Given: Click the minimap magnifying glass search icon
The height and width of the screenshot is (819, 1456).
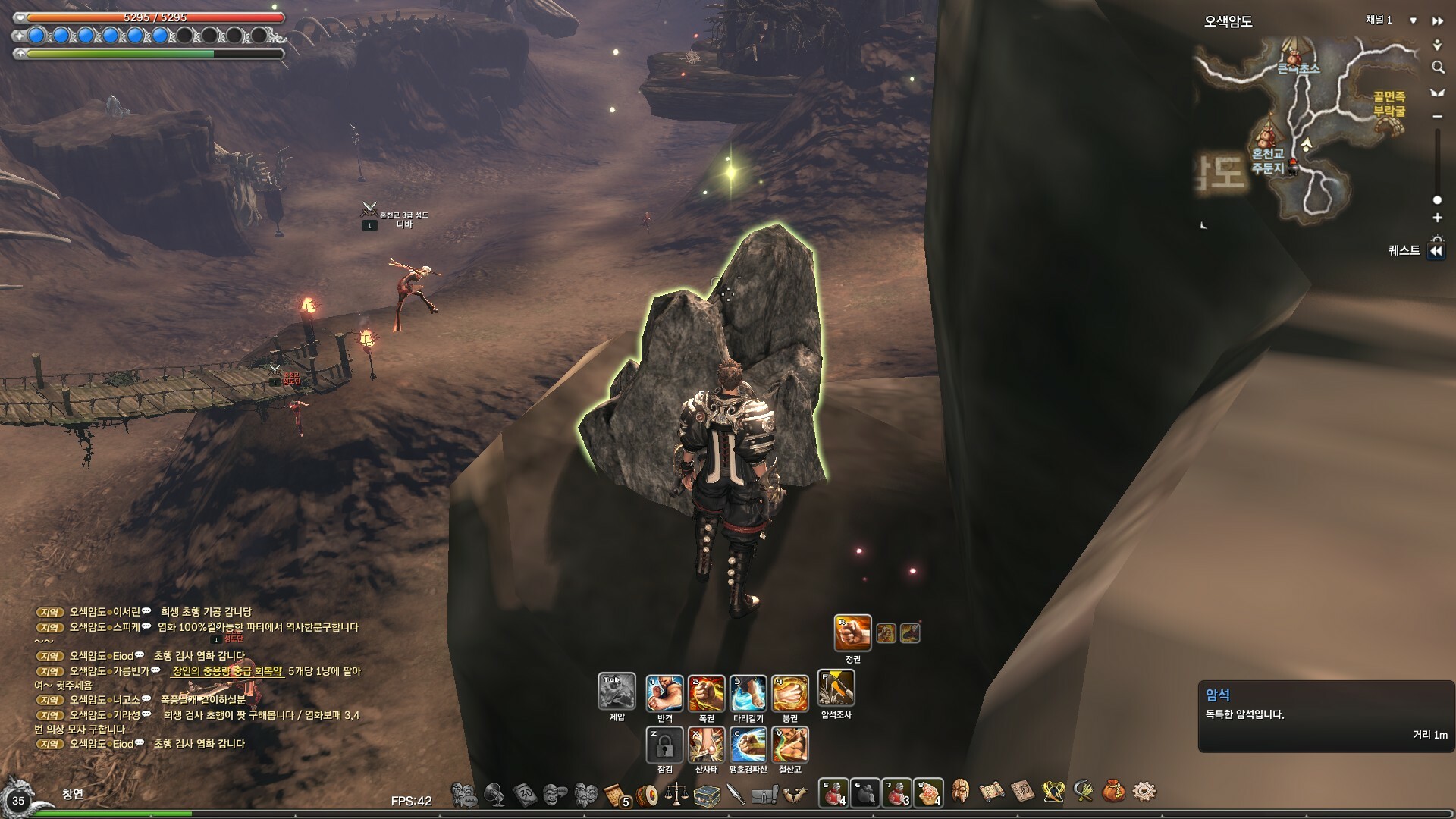Looking at the screenshot, I should [x=1437, y=68].
